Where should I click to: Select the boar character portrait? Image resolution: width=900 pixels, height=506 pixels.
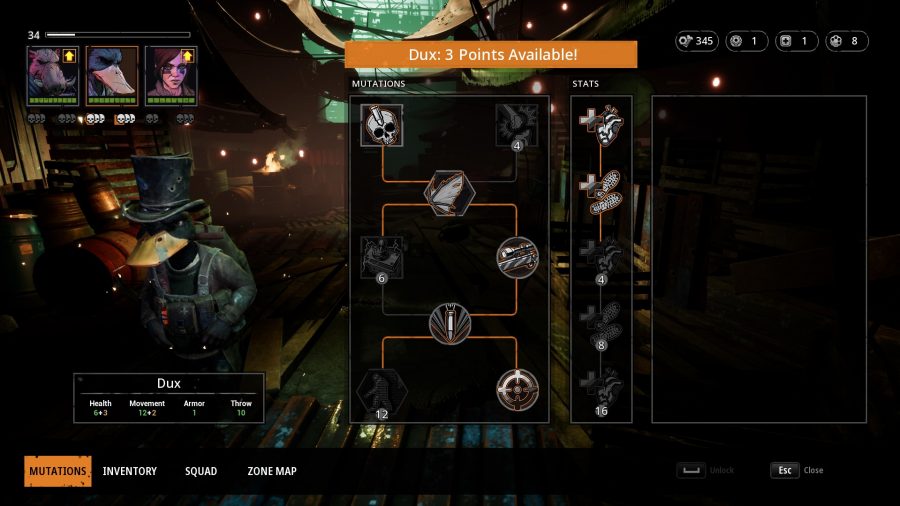pos(53,73)
